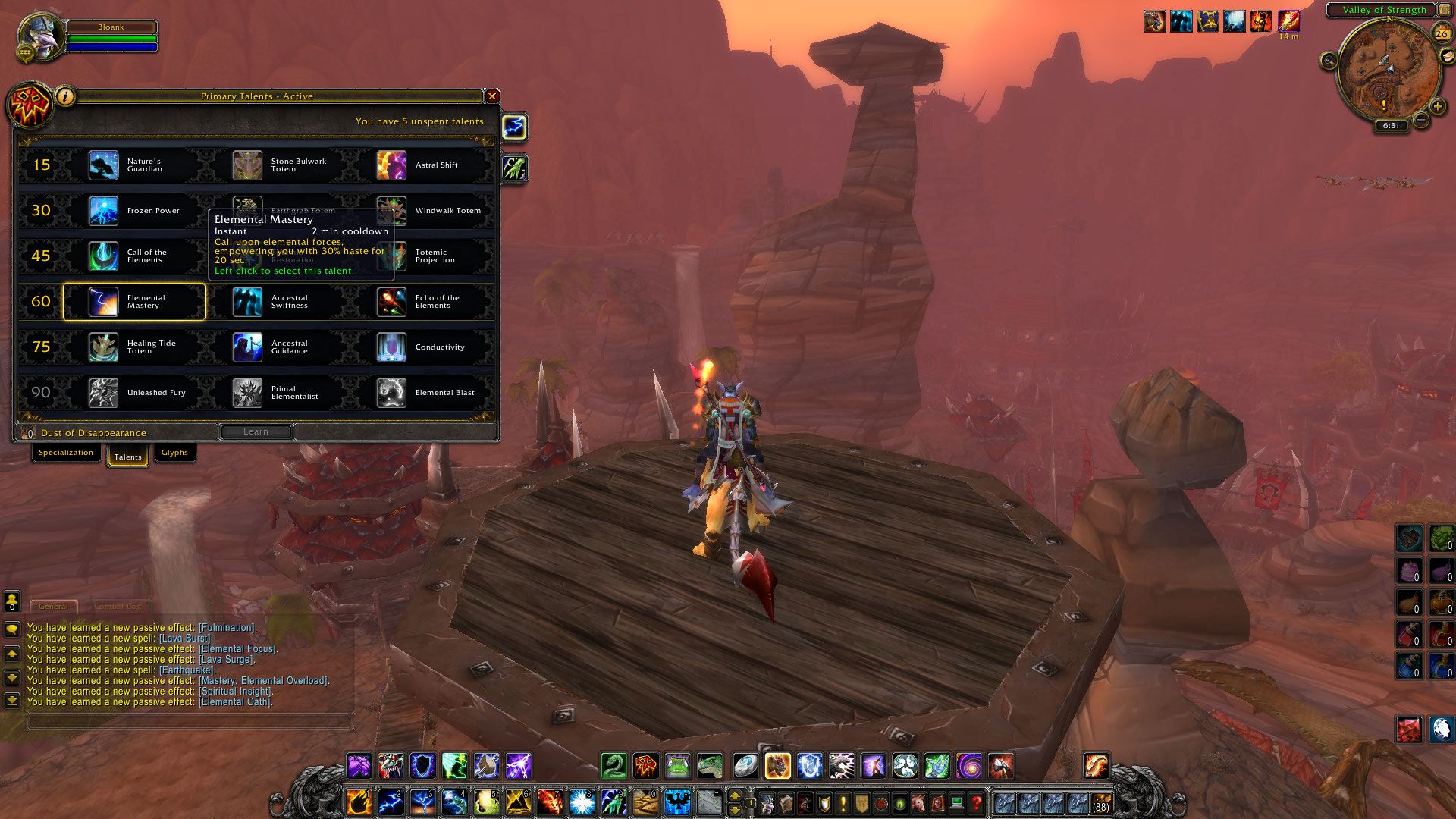Close the Primary Talents window
This screenshot has height=819, width=1456.
(x=492, y=96)
